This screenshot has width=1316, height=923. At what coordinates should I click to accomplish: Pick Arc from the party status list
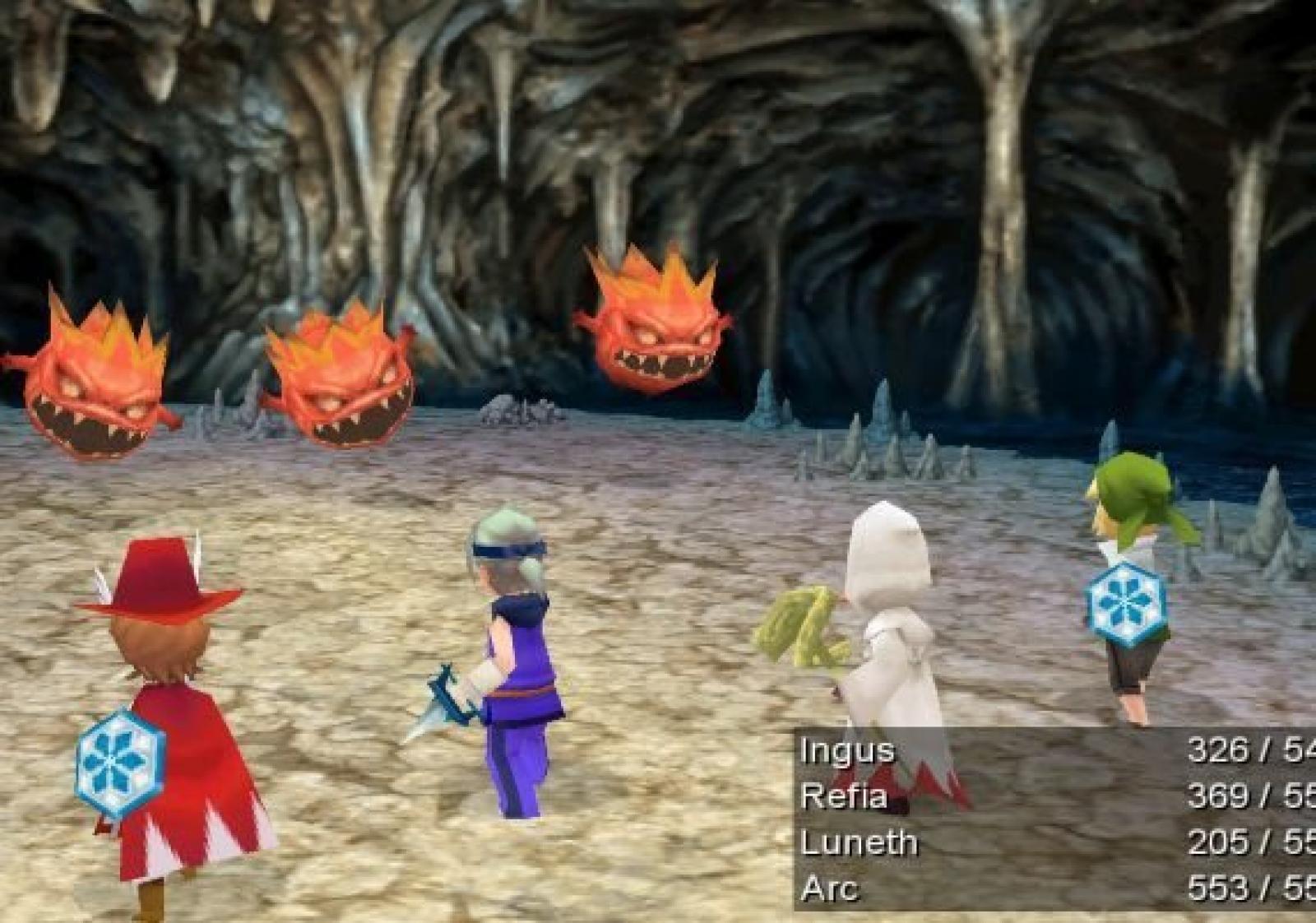[829, 888]
